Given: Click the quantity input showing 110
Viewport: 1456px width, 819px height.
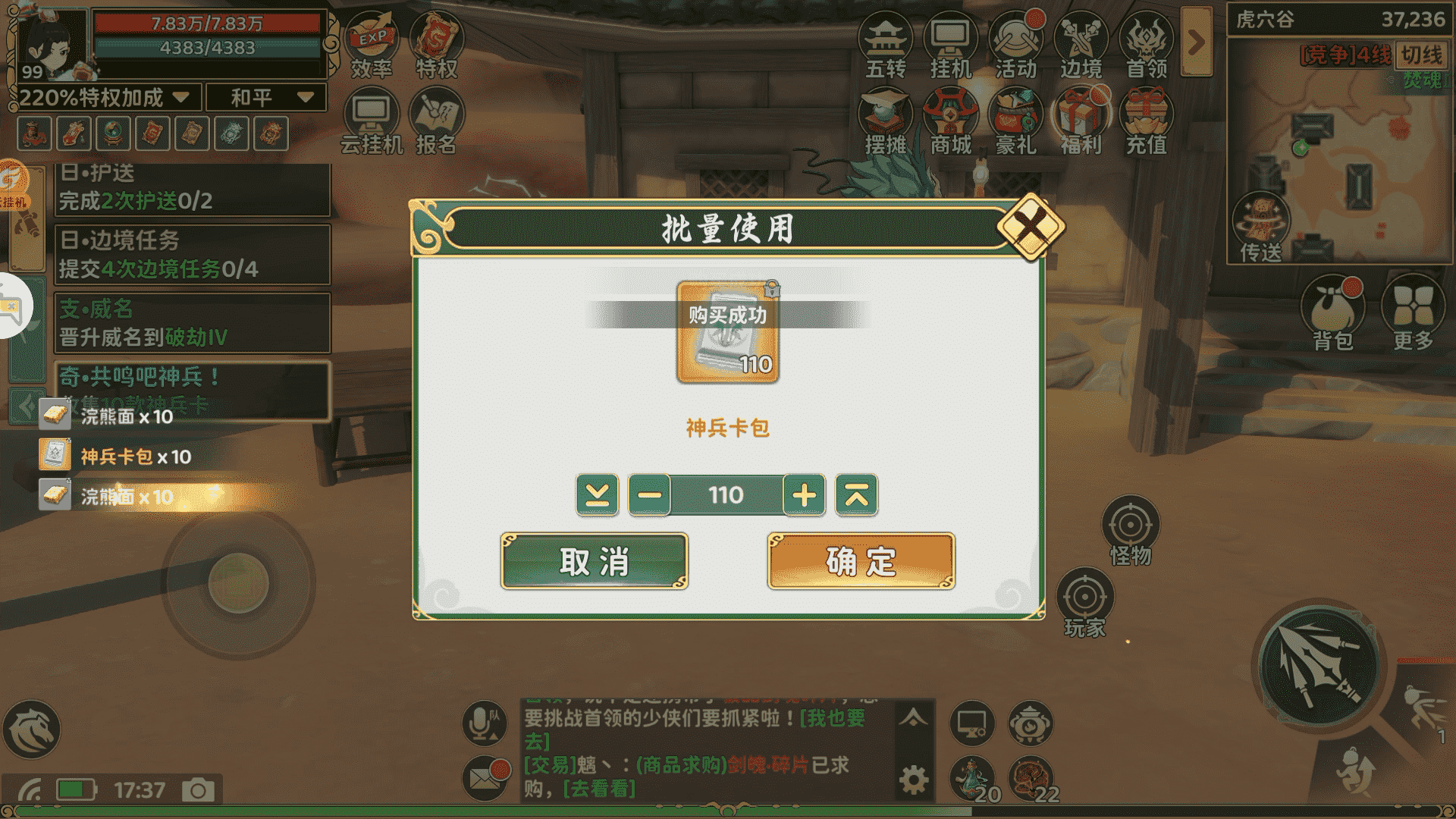Looking at the screenshot, I should 728,494.
